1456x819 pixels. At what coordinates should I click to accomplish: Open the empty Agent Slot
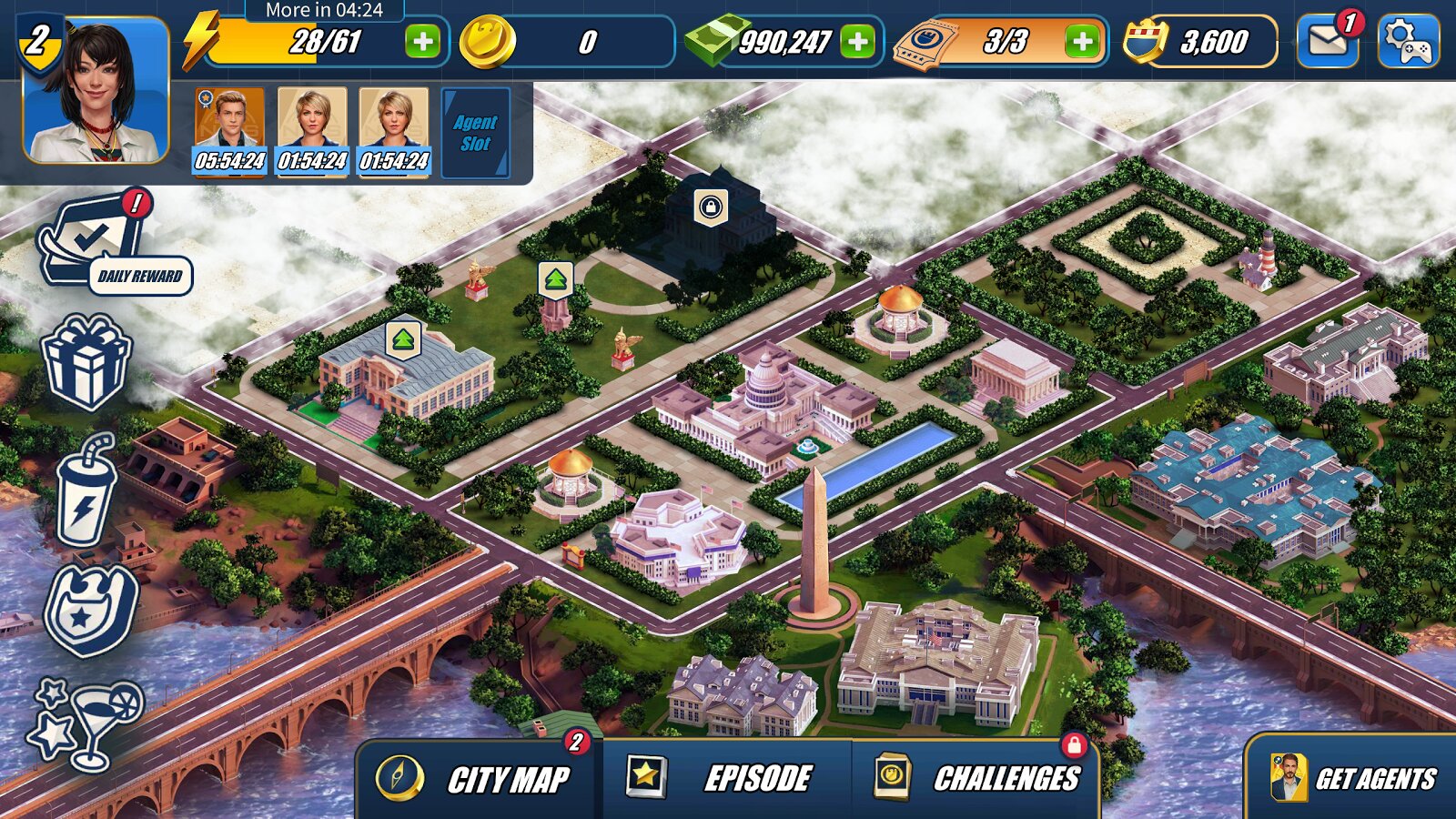tap(475, 133)
